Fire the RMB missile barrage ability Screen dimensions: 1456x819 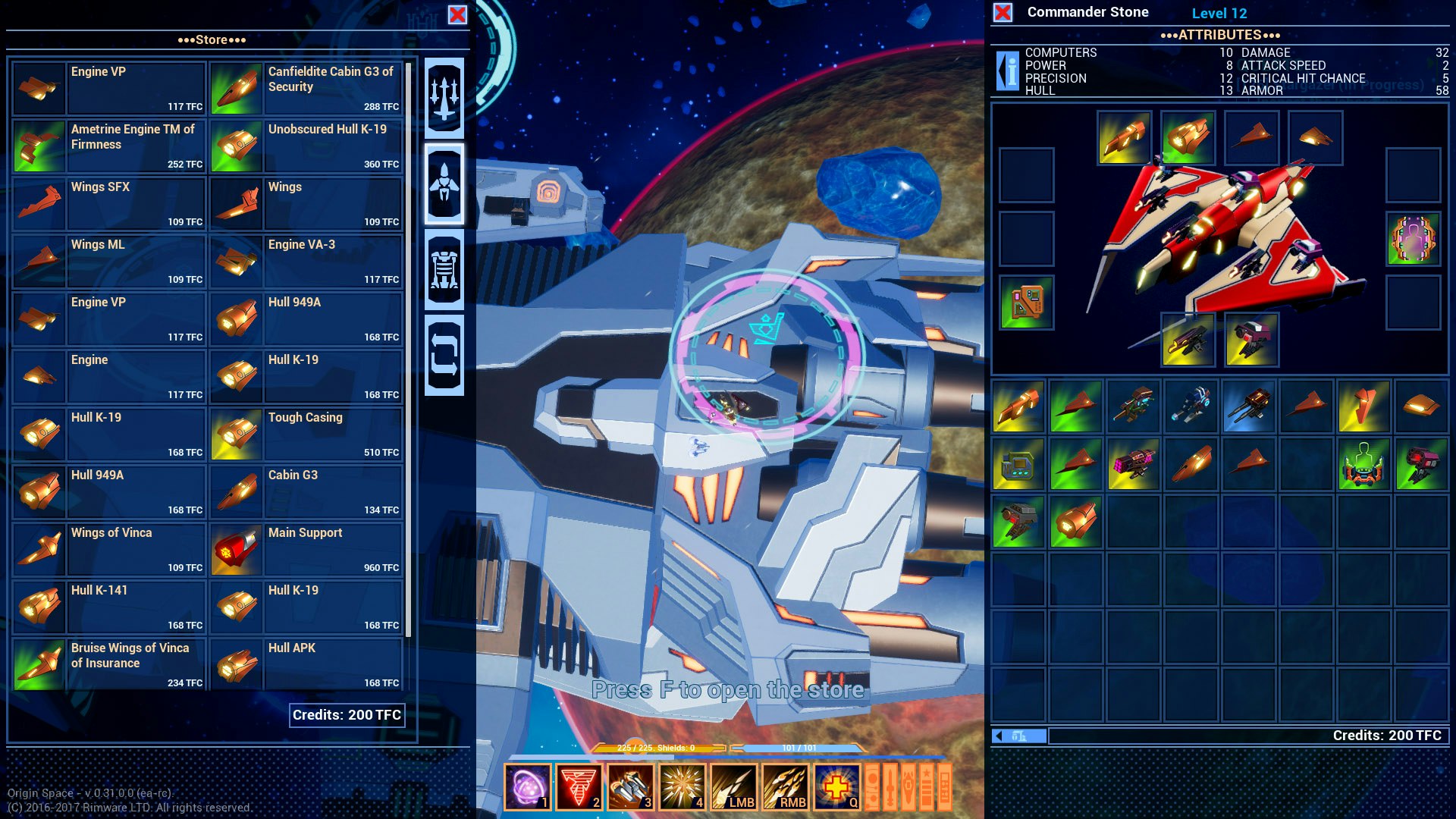point(785,788)
